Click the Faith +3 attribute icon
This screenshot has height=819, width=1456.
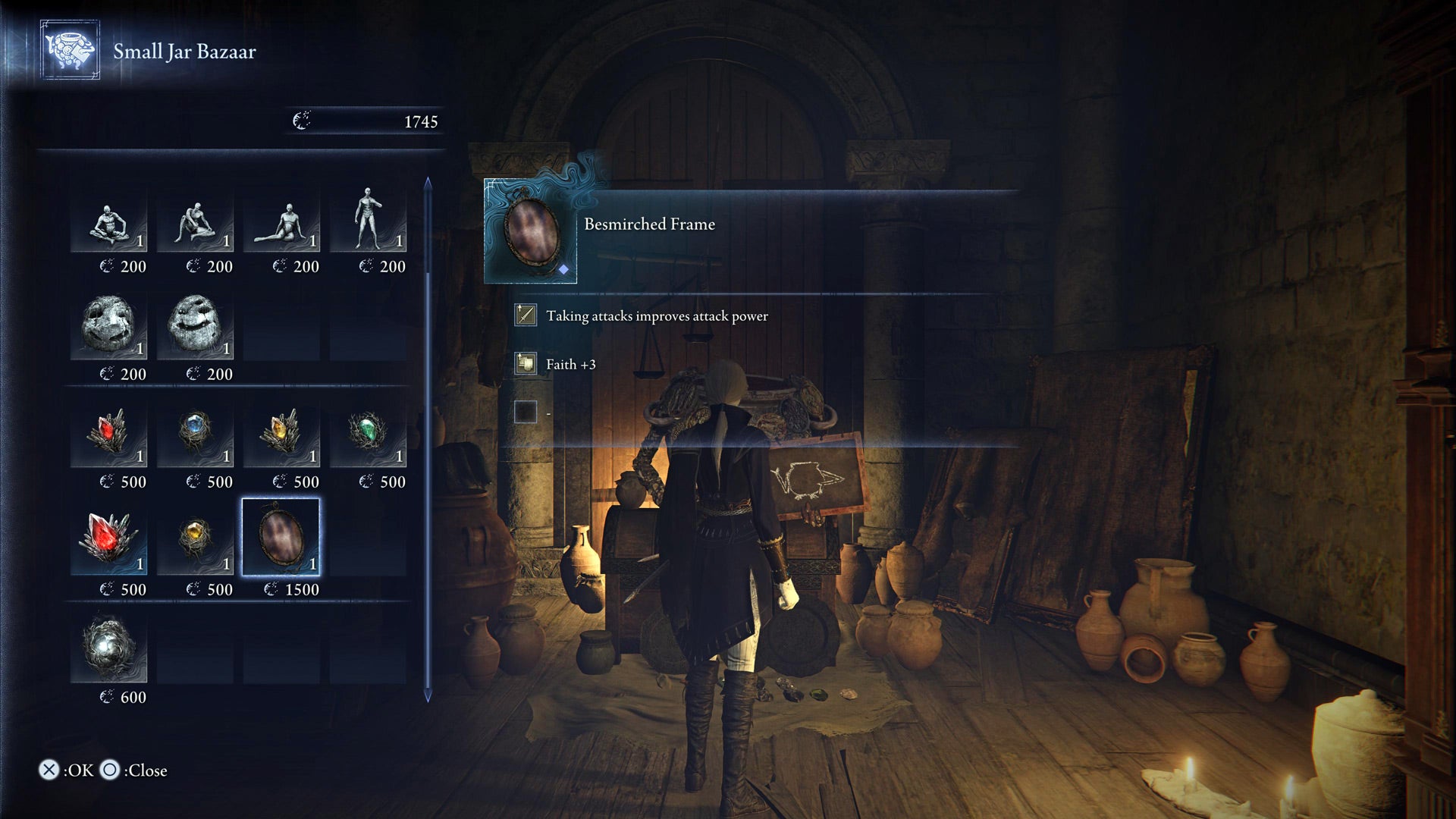pyautogui.click(x=525, y=364)
